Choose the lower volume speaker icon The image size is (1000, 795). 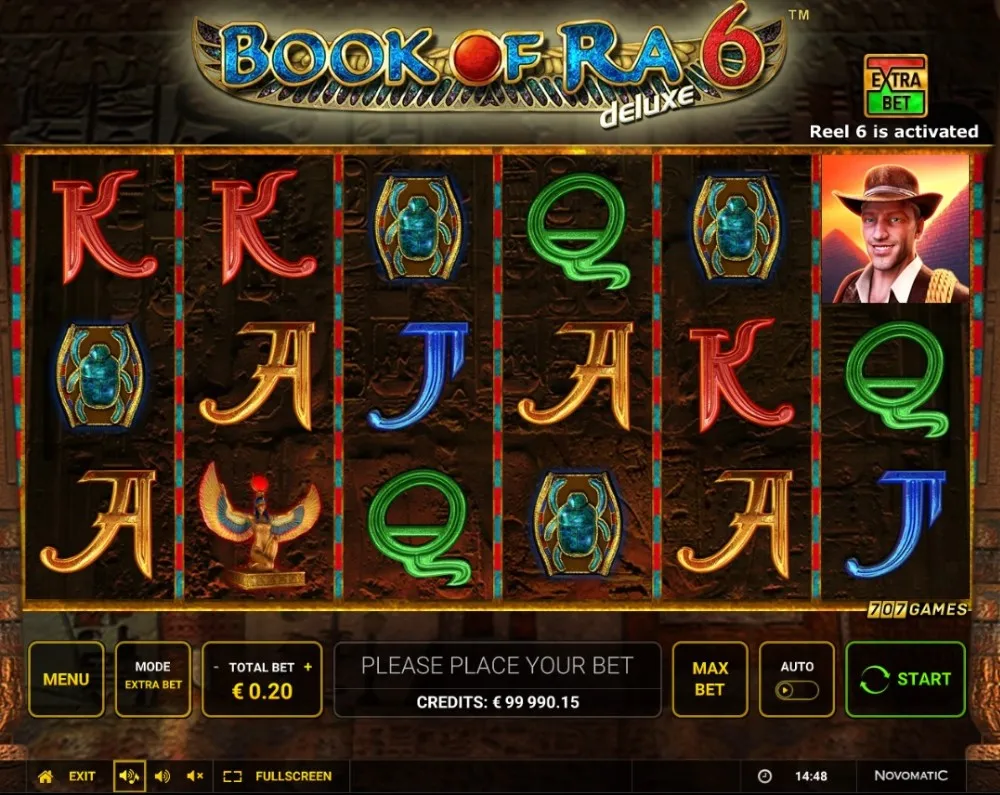162,776
